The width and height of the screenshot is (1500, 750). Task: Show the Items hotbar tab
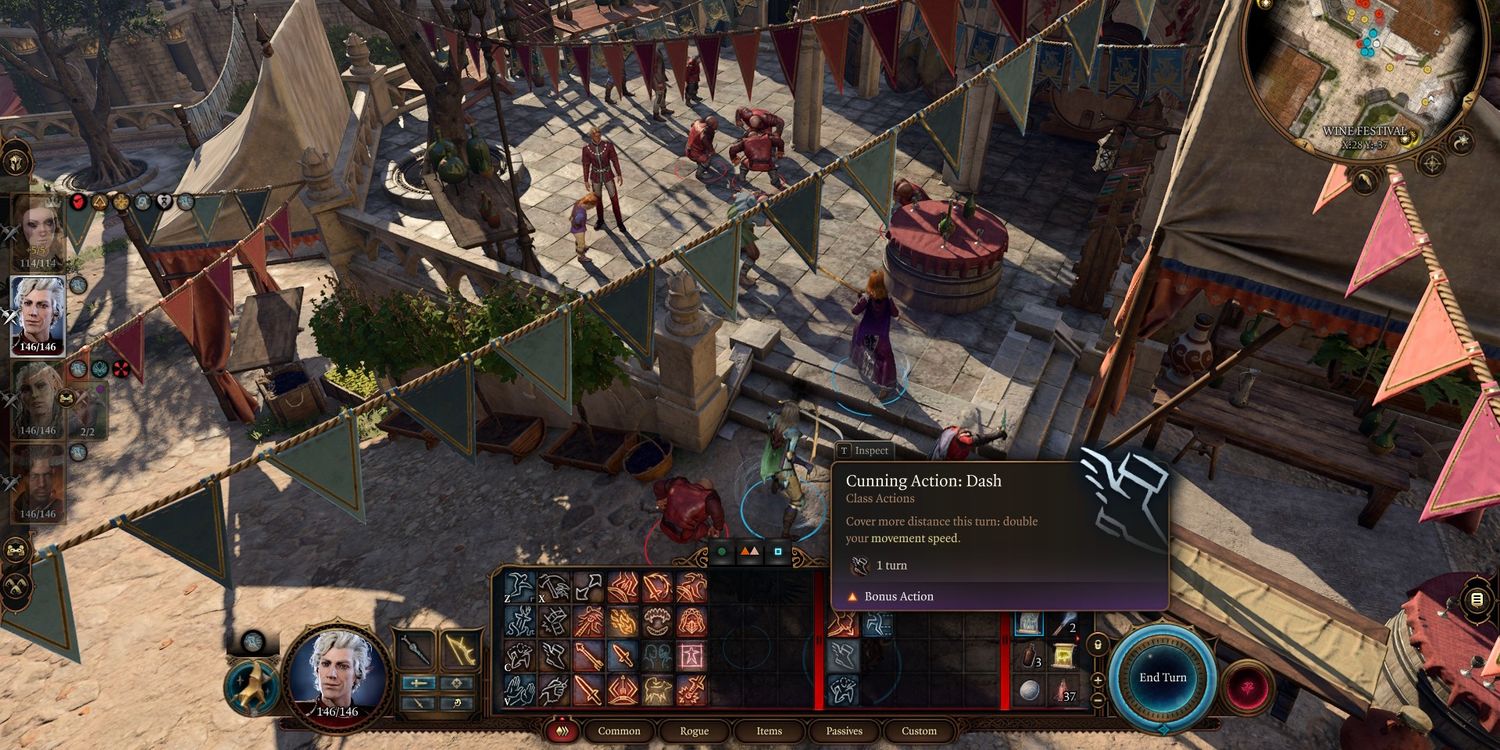pyautogui.click(x=769, y=731)
